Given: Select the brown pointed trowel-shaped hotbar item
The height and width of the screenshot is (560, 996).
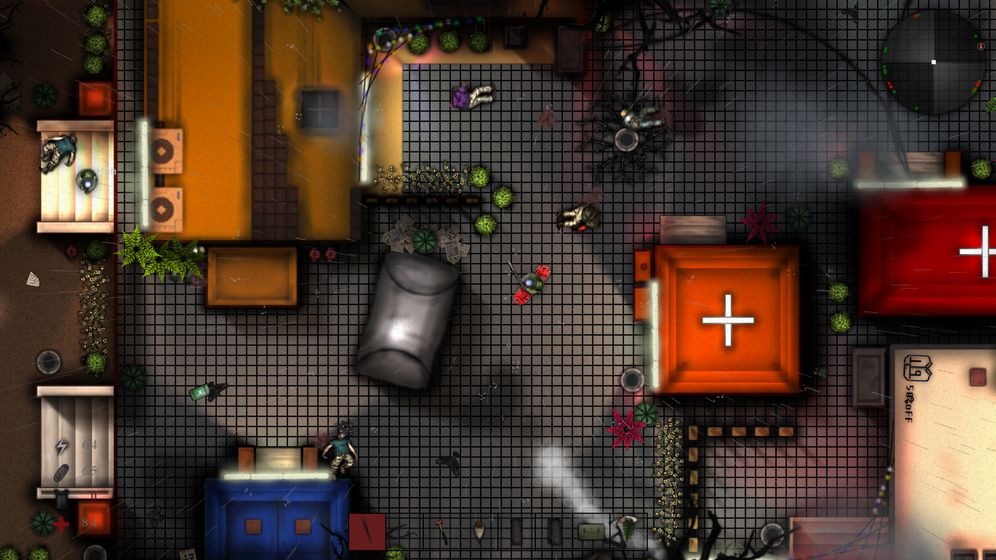Looking at the screenshot, I should pyautogui.click(x=481, y=530).
